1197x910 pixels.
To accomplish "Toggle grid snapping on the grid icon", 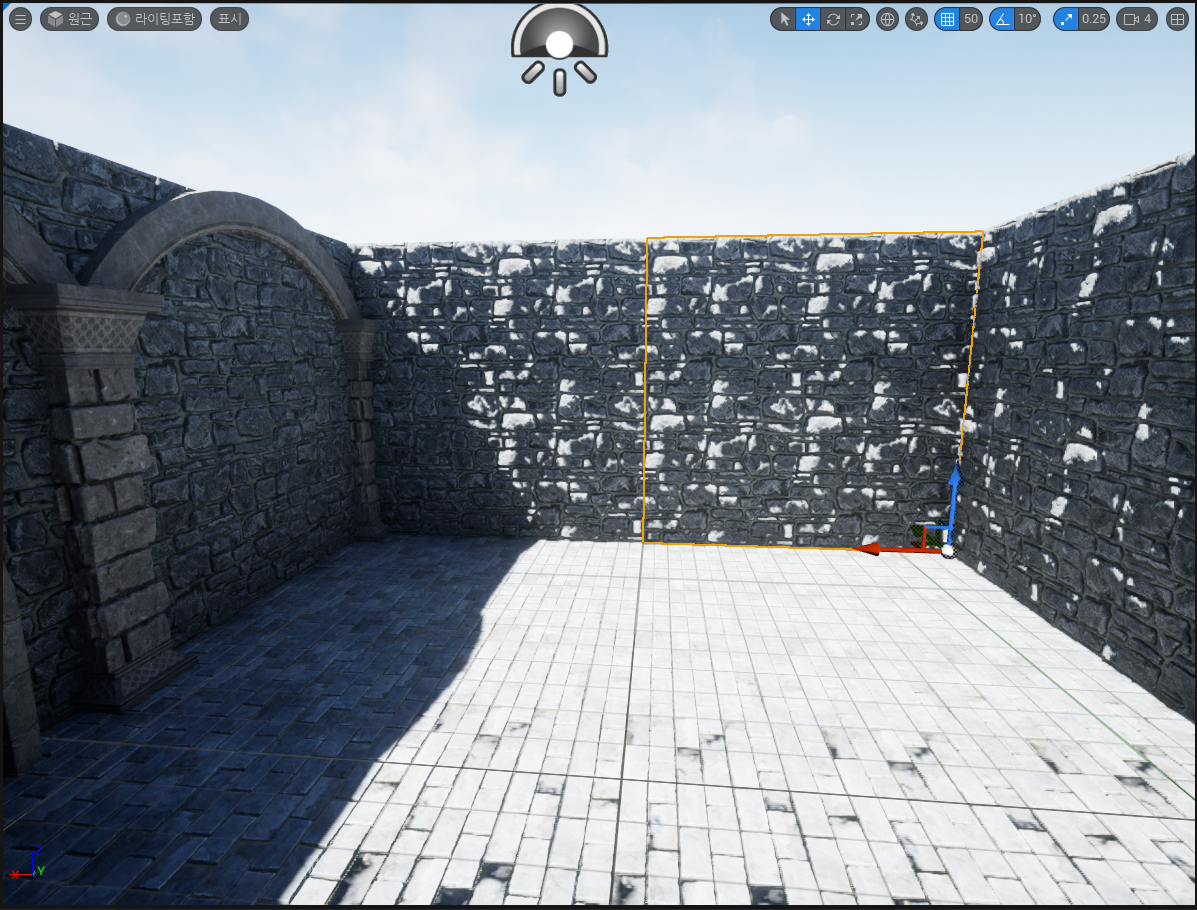I will (x=947, y=19).
